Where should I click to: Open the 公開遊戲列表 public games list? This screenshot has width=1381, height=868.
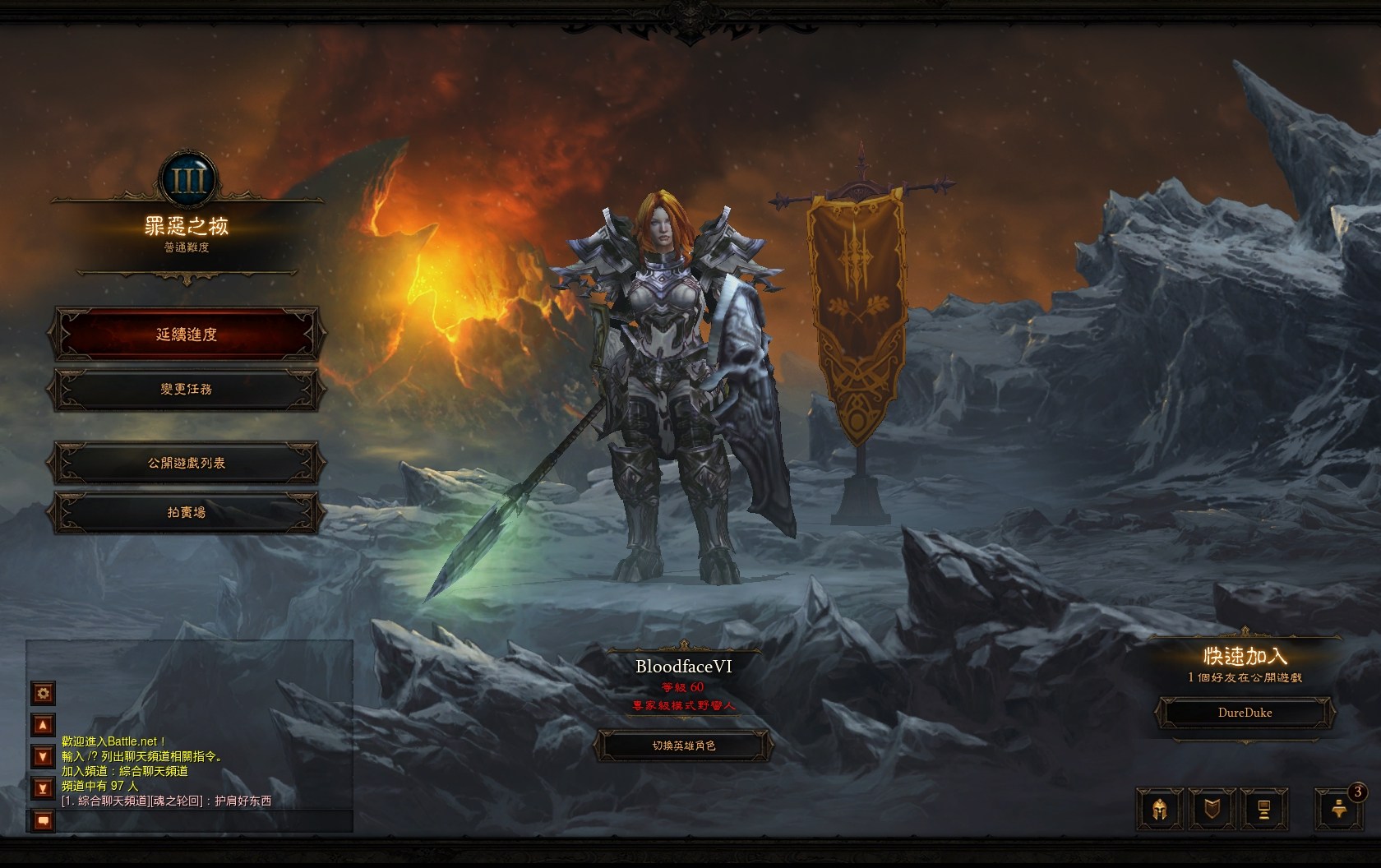point(187,463)
